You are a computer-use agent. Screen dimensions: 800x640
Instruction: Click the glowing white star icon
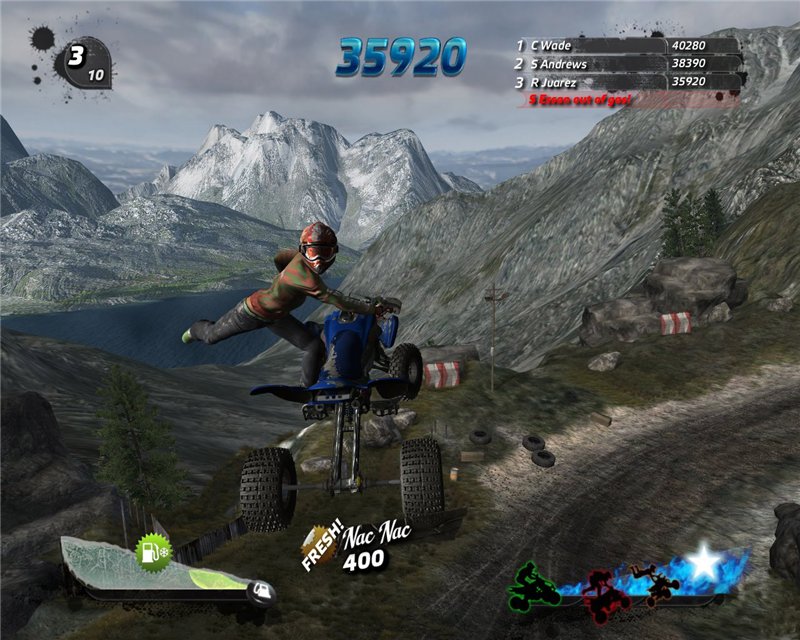pyautogui.click(x=705, y=565)
